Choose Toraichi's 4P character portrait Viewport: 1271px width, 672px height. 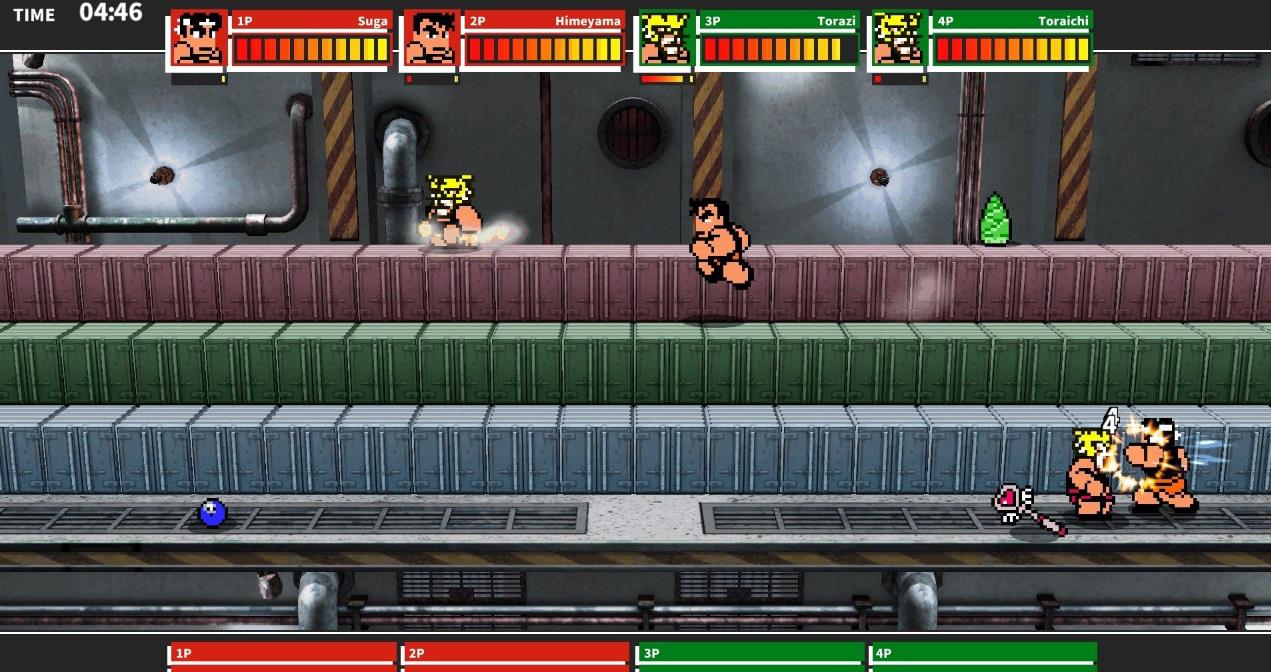pyautogui.click(x=899, y=40)
